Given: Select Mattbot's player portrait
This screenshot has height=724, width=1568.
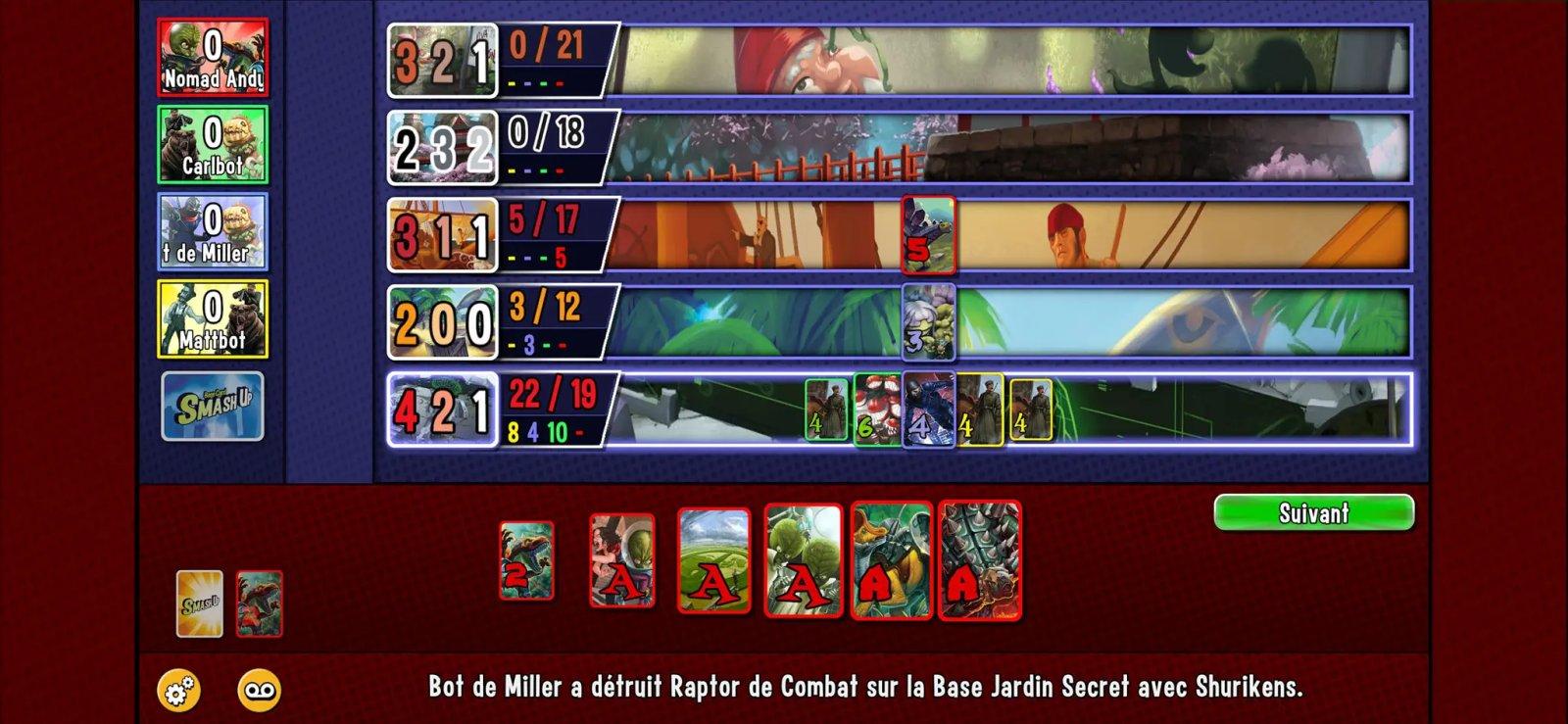Looking at the screenshot, I should point(212,314).
